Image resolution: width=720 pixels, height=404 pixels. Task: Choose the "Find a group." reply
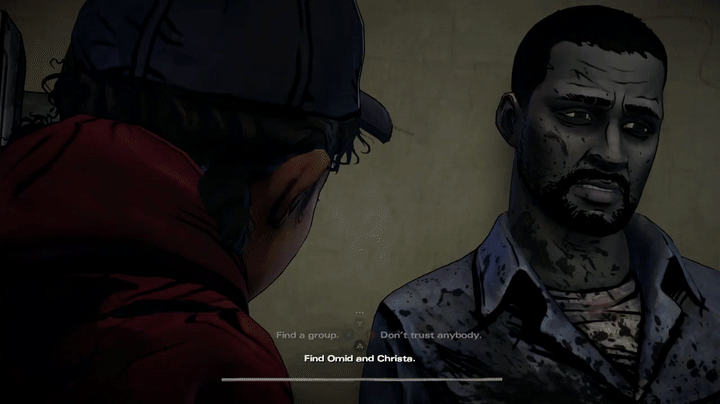pos(307,335)
